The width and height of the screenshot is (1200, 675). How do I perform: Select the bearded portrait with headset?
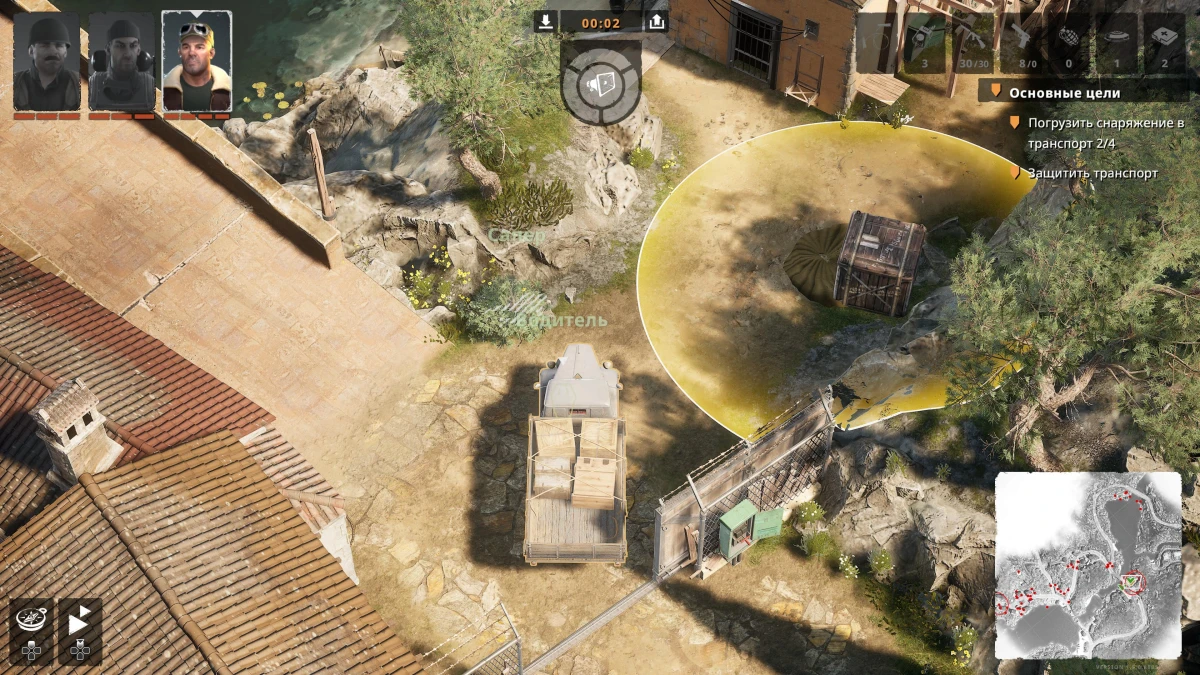(122, 61)
